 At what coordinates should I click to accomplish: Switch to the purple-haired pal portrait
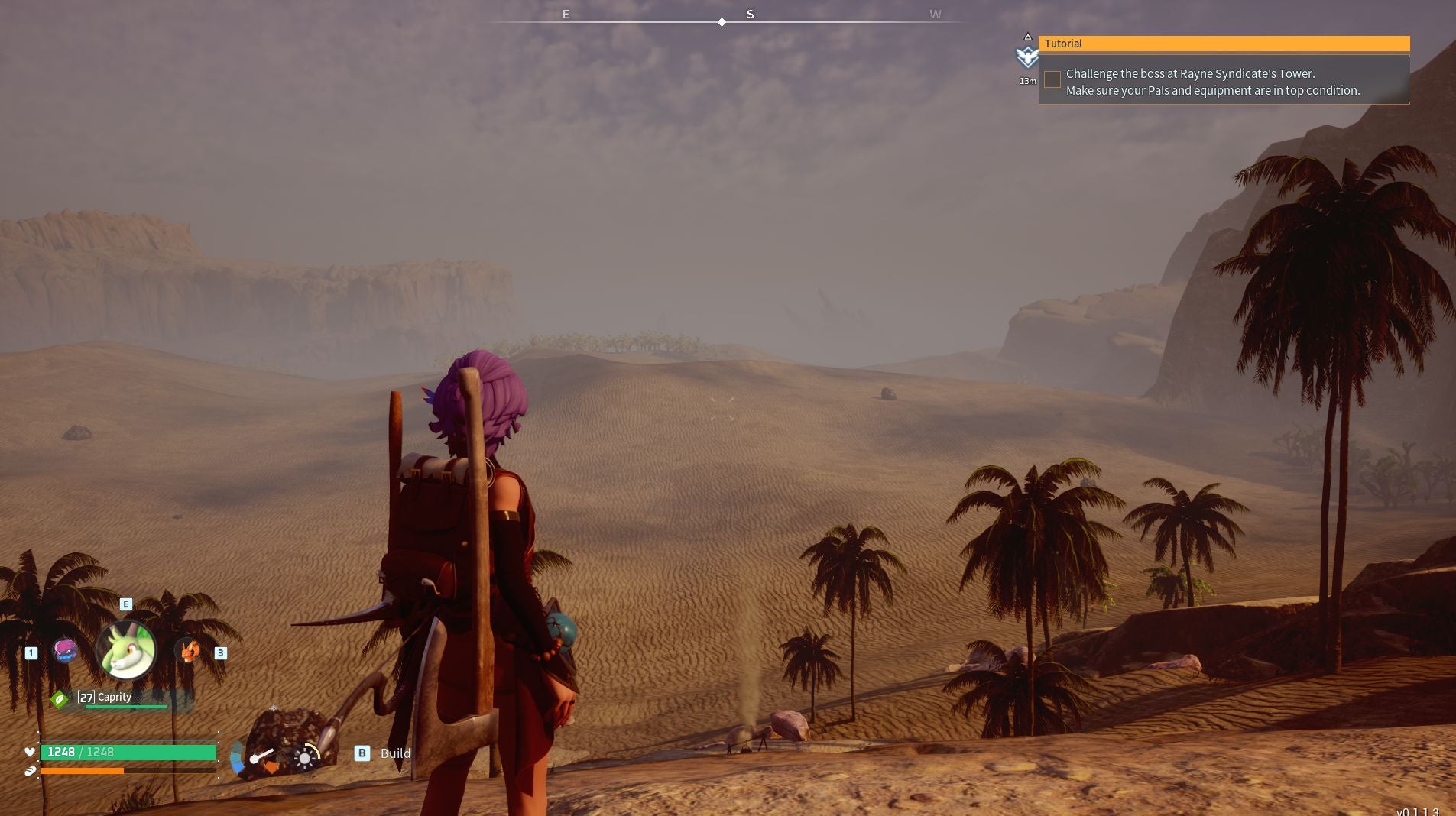click(x=66, y=651)
